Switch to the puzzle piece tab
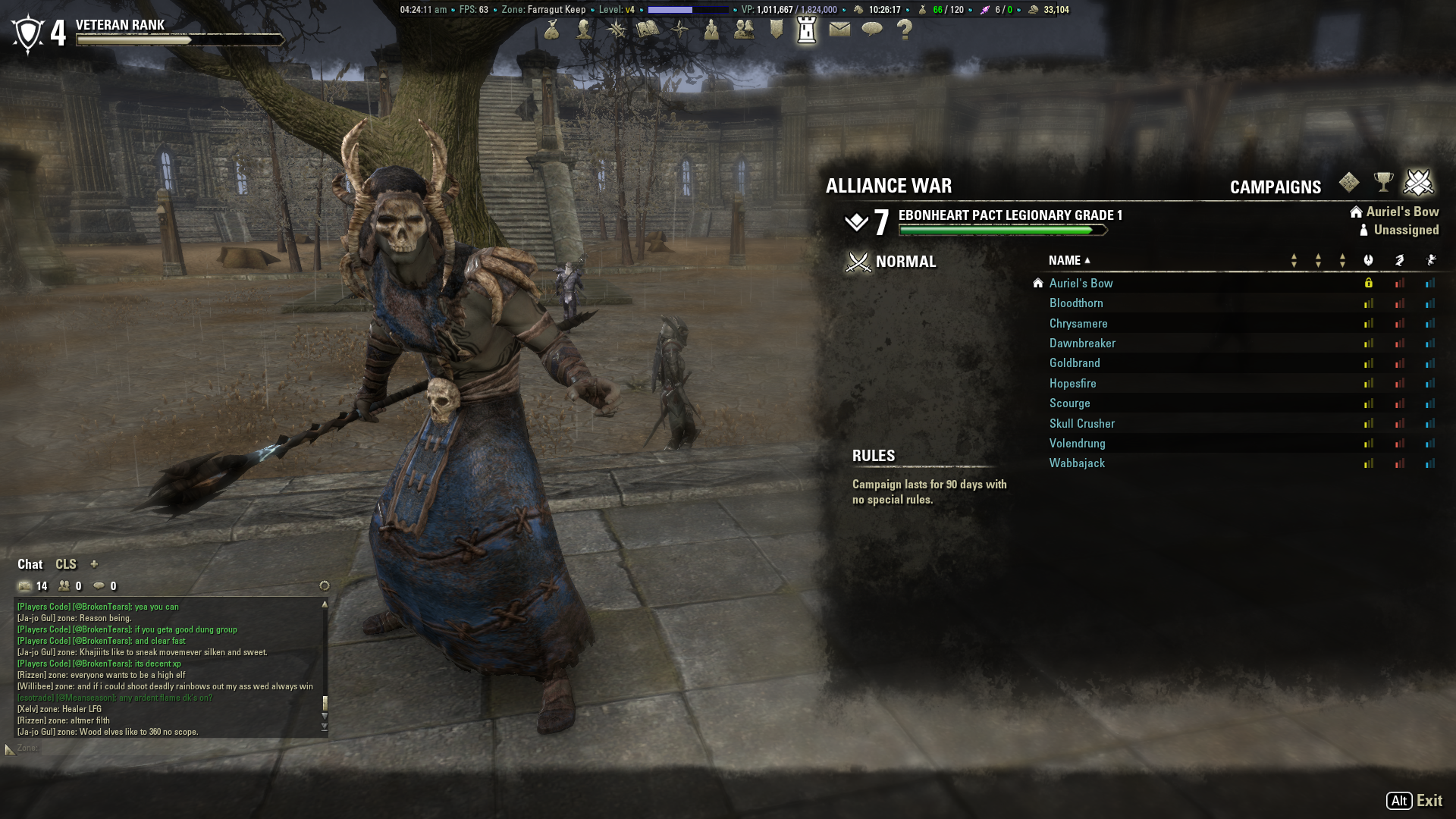This screenshot has height=819, width=1456. pyautogui.click(x=1349, y=183)
